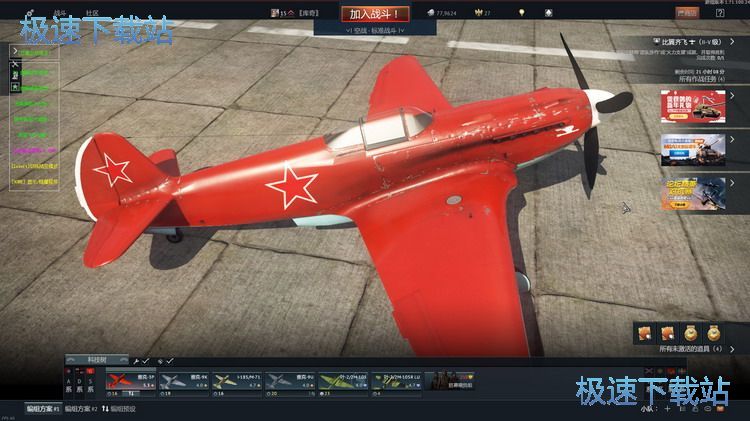Open 编组预设 crew presets
Viewport: 750px width, 421px height.
pyautogui.click(x=120, y=408)
